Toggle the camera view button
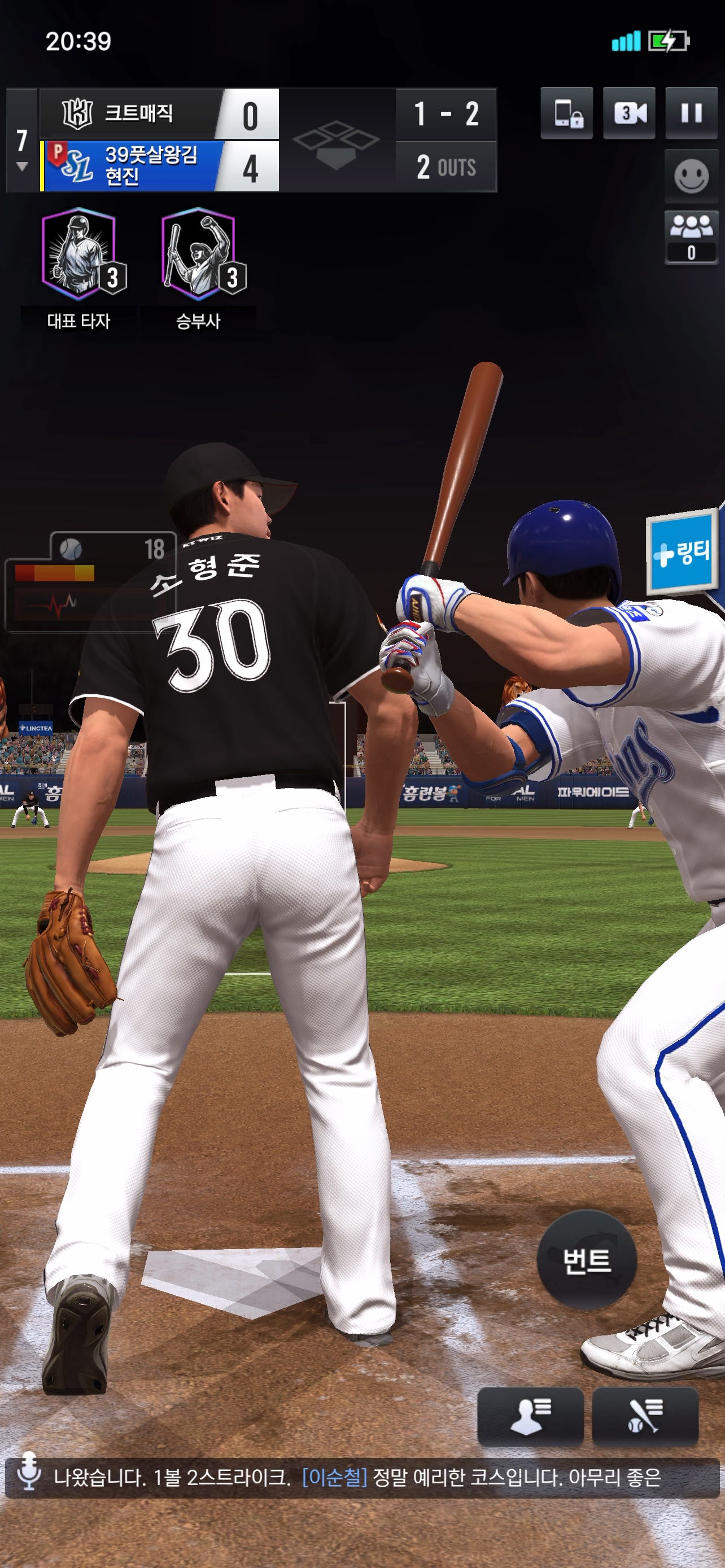The width and height of the screenshot is (725, 1568). [629, 113]
